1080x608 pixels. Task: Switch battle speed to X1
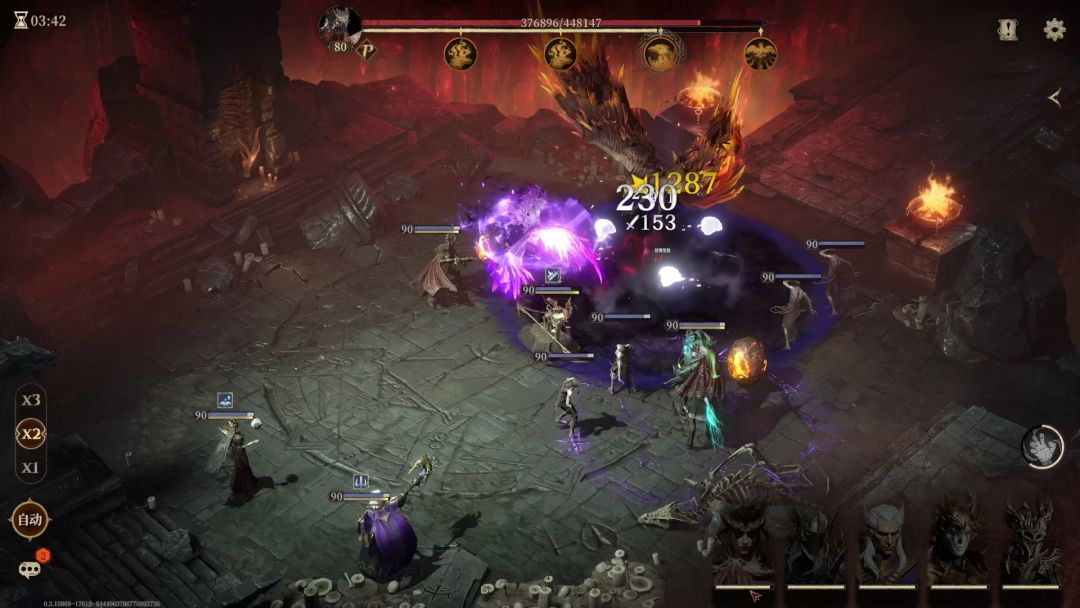click(x=31, y=467)
